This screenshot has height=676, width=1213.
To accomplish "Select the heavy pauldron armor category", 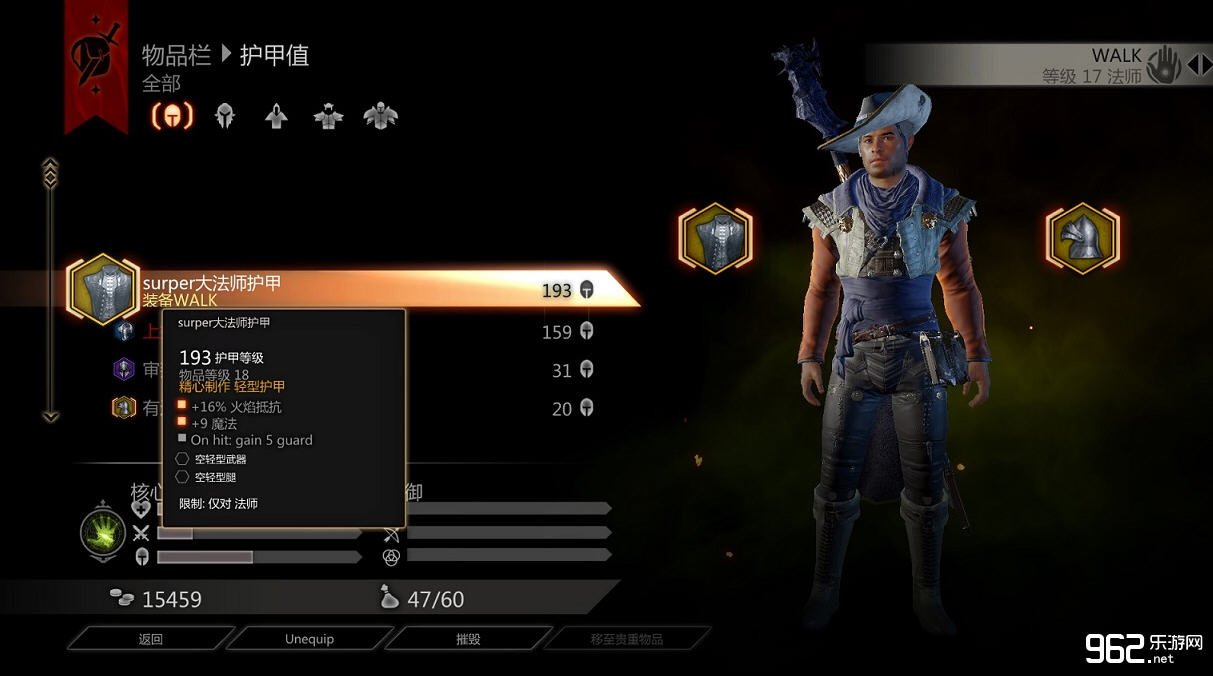I will (380, 116).
